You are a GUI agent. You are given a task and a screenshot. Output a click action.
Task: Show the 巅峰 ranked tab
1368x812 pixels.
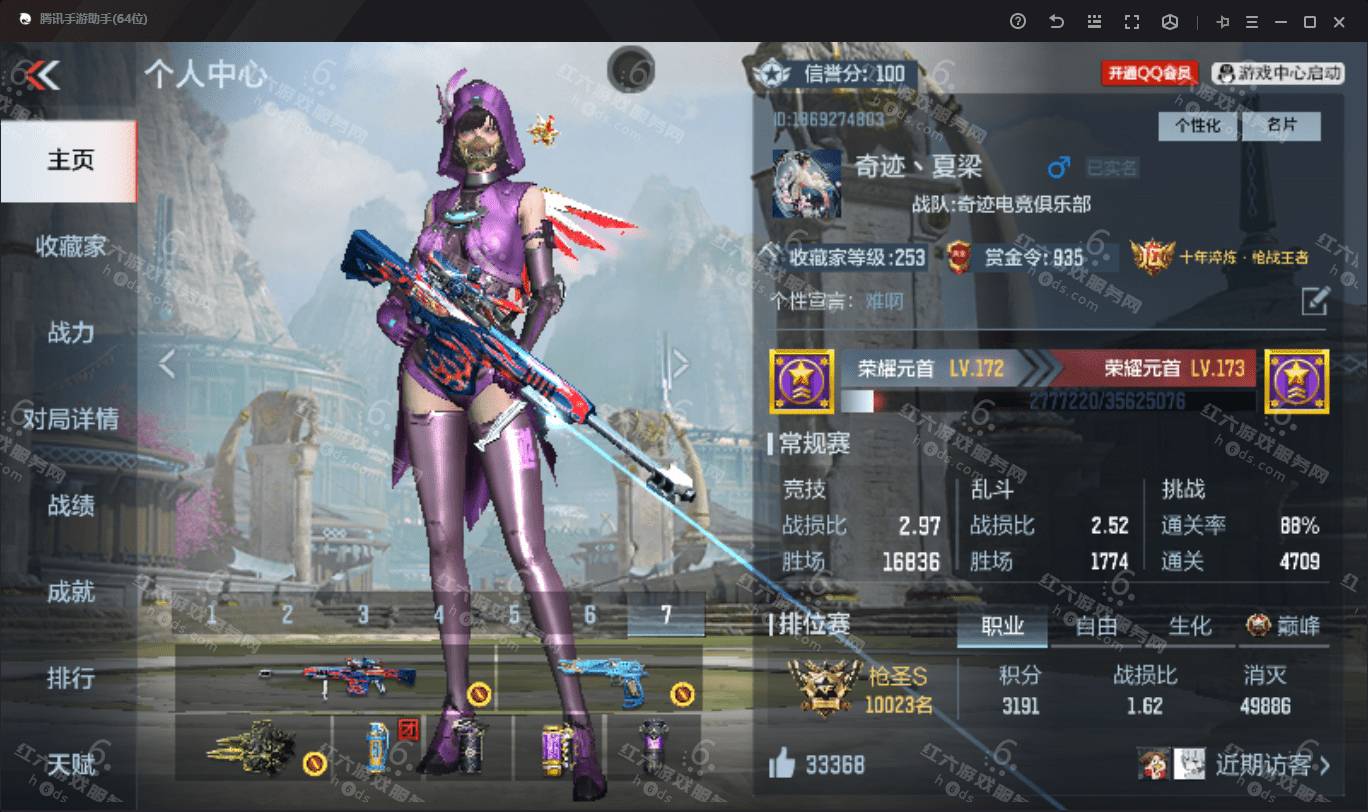[1284, 627]
